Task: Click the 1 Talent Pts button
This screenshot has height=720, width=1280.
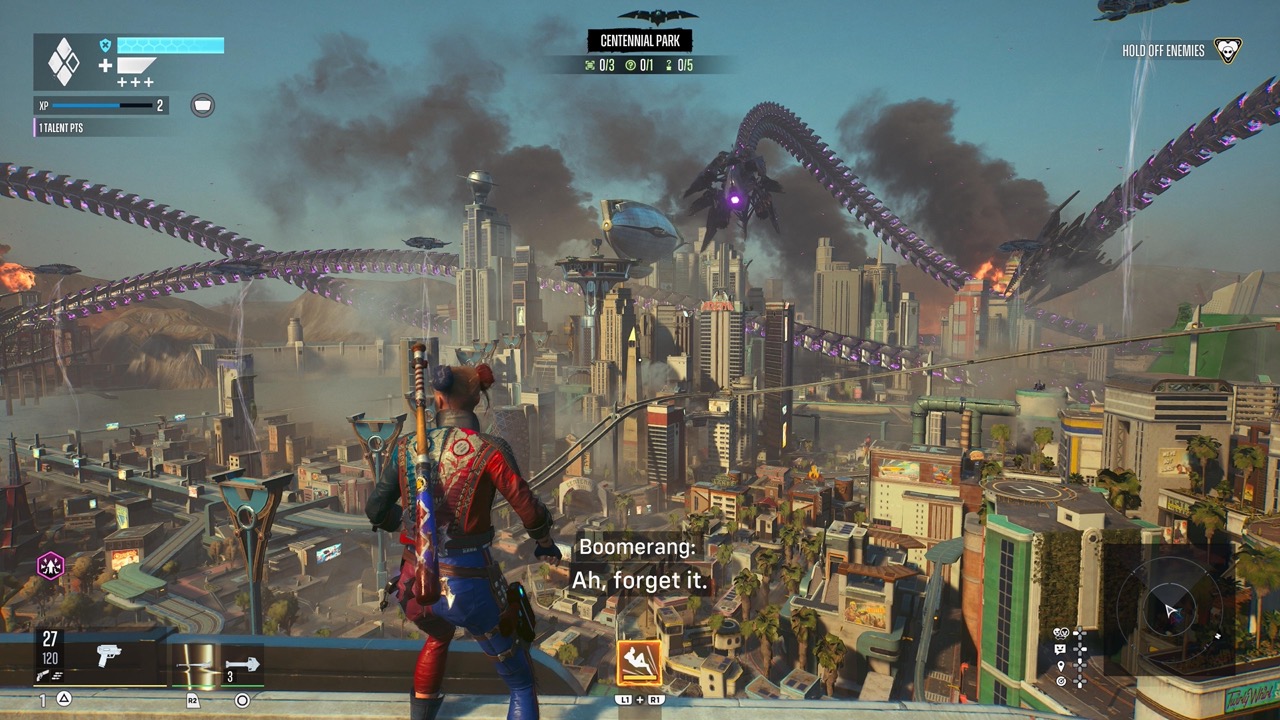Action: pos(61,127)
